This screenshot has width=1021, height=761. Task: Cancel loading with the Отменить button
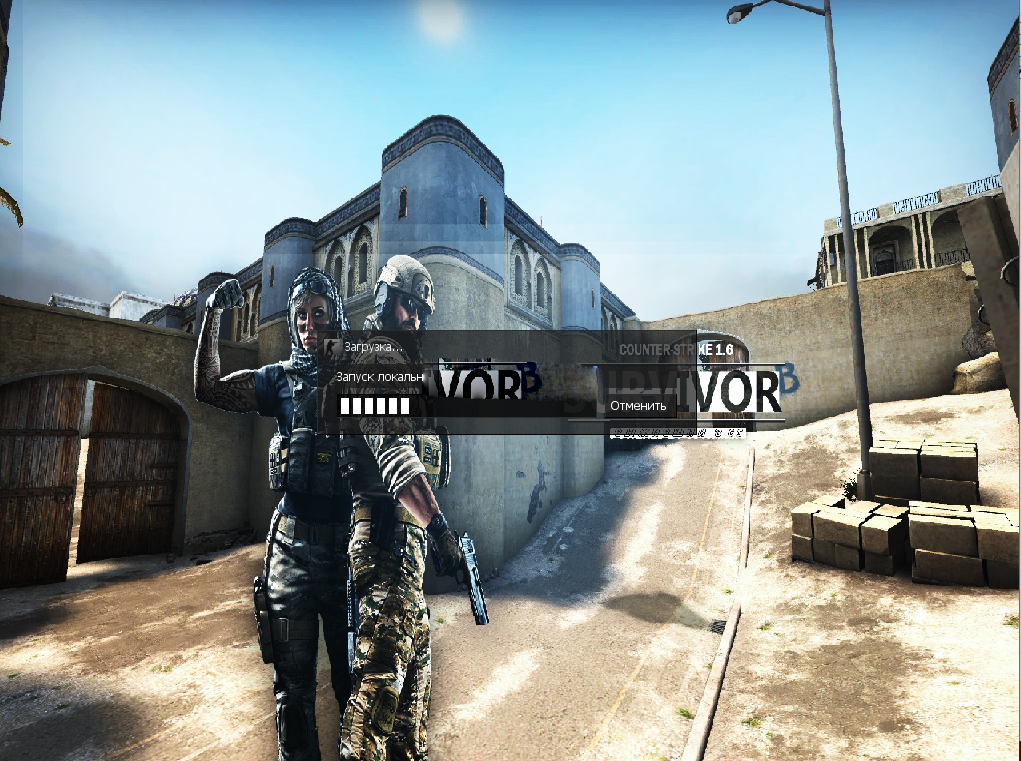pos(638,406)
